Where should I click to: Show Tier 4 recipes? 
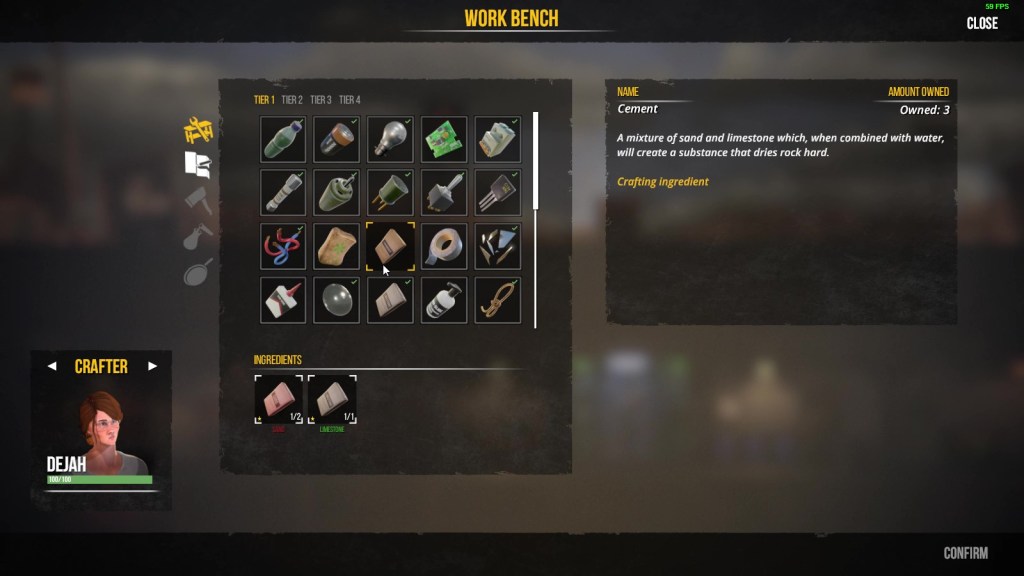pyautogui.click(x=350, y=100)
